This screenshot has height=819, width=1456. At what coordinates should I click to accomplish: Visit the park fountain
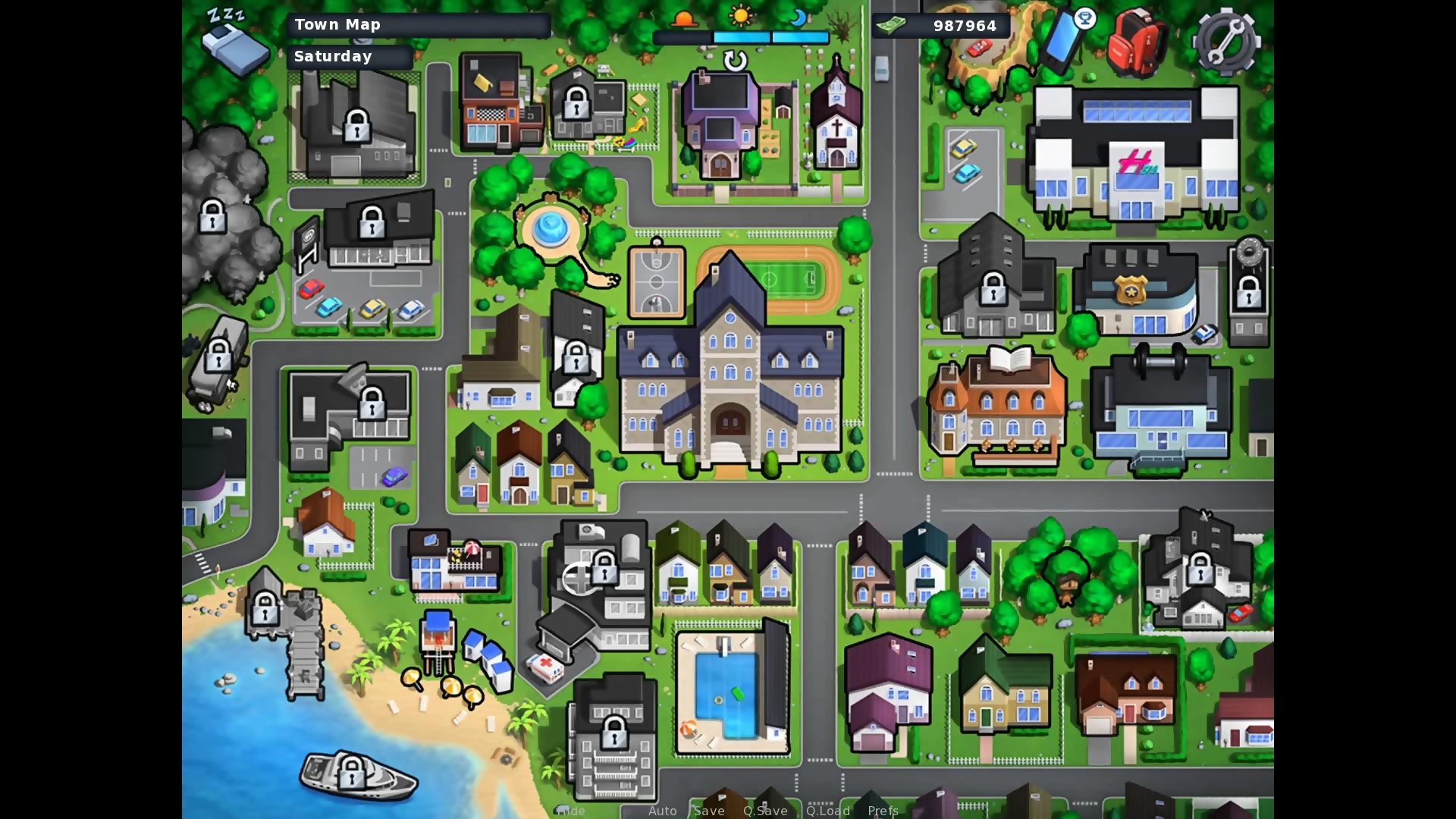(551, 227)
